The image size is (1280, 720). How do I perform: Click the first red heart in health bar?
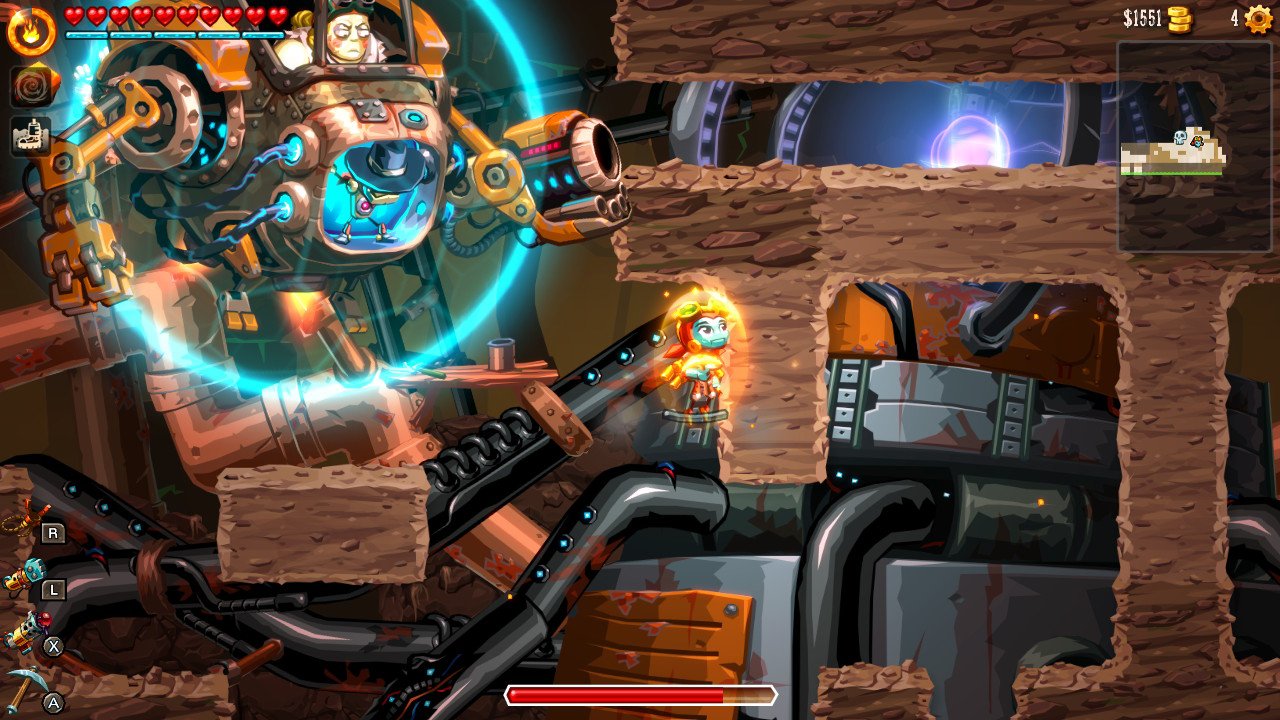(72, 15)
